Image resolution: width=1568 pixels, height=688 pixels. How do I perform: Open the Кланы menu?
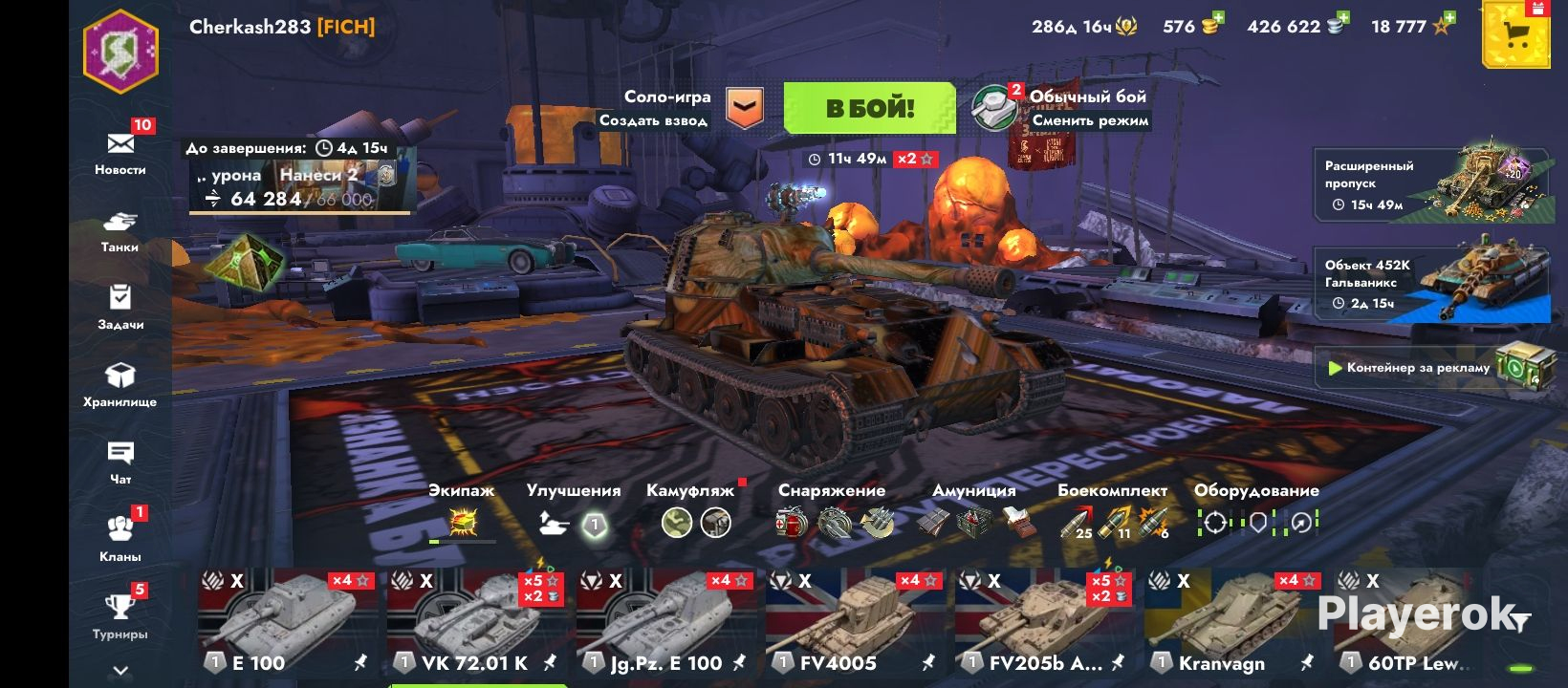[120, 535]
